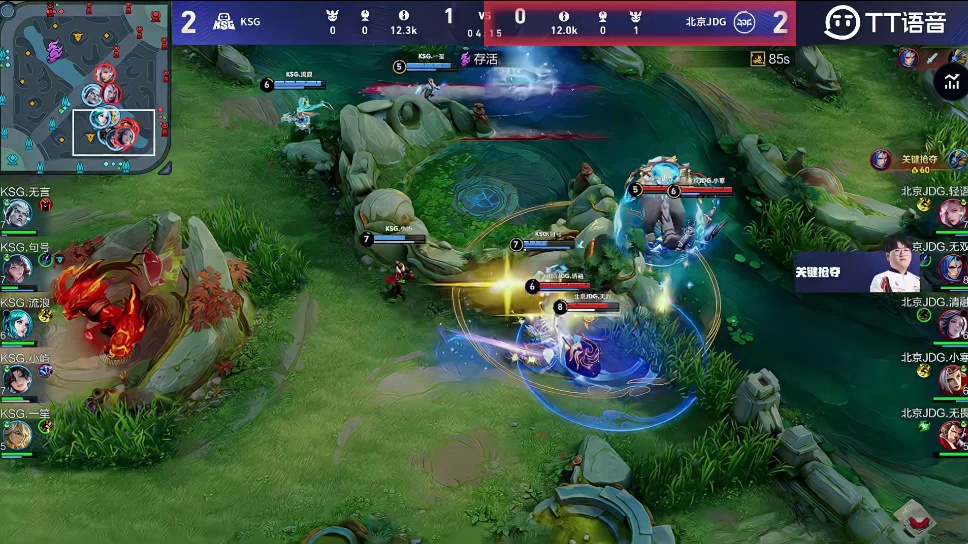968x544 pixels.
Task: Click the KSG team logo in scoreboard
Action: click(x=222, y=21)
